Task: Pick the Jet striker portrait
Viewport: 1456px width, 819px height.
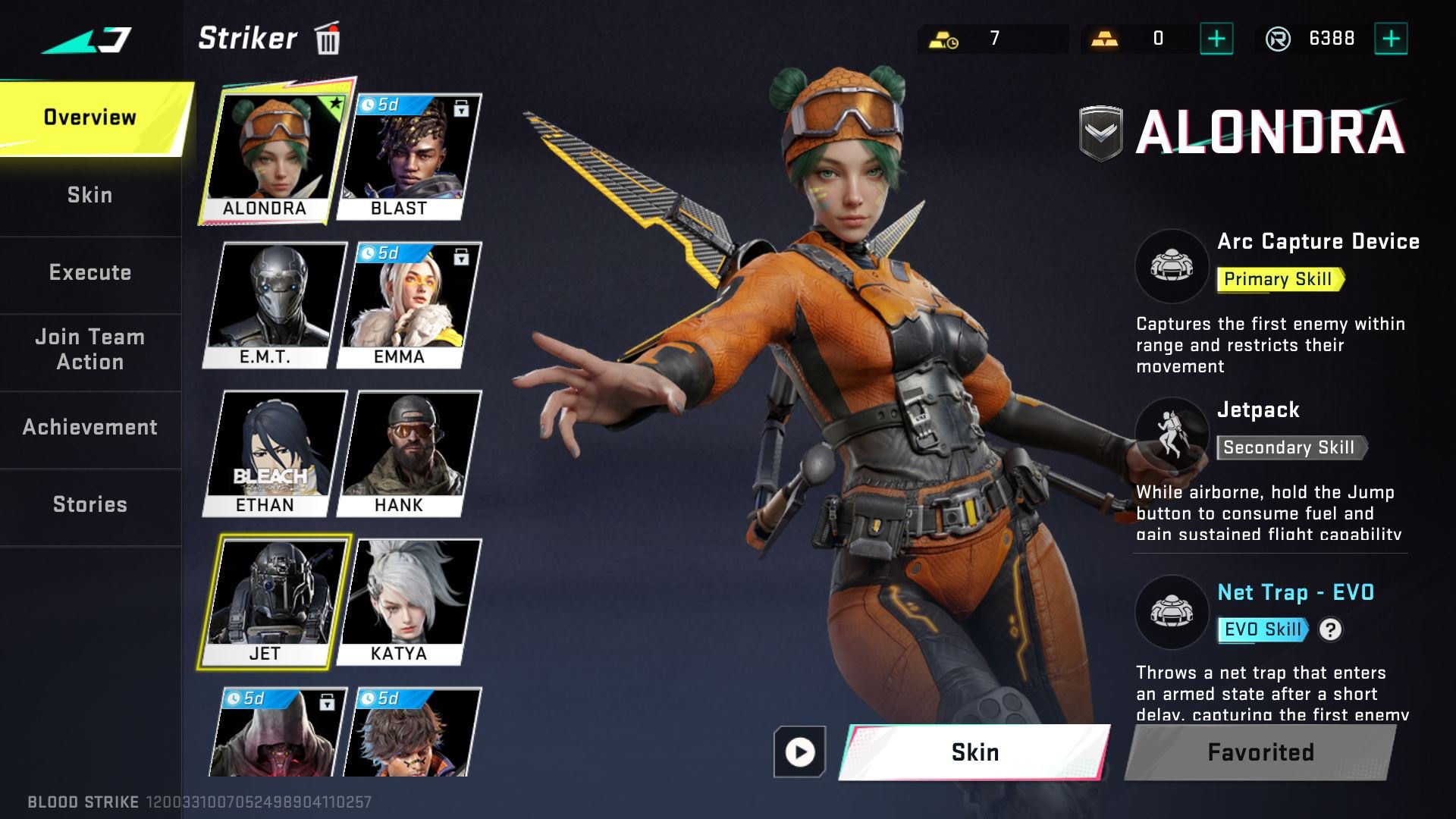Action: pyautogui.click(x=273, y=602)
